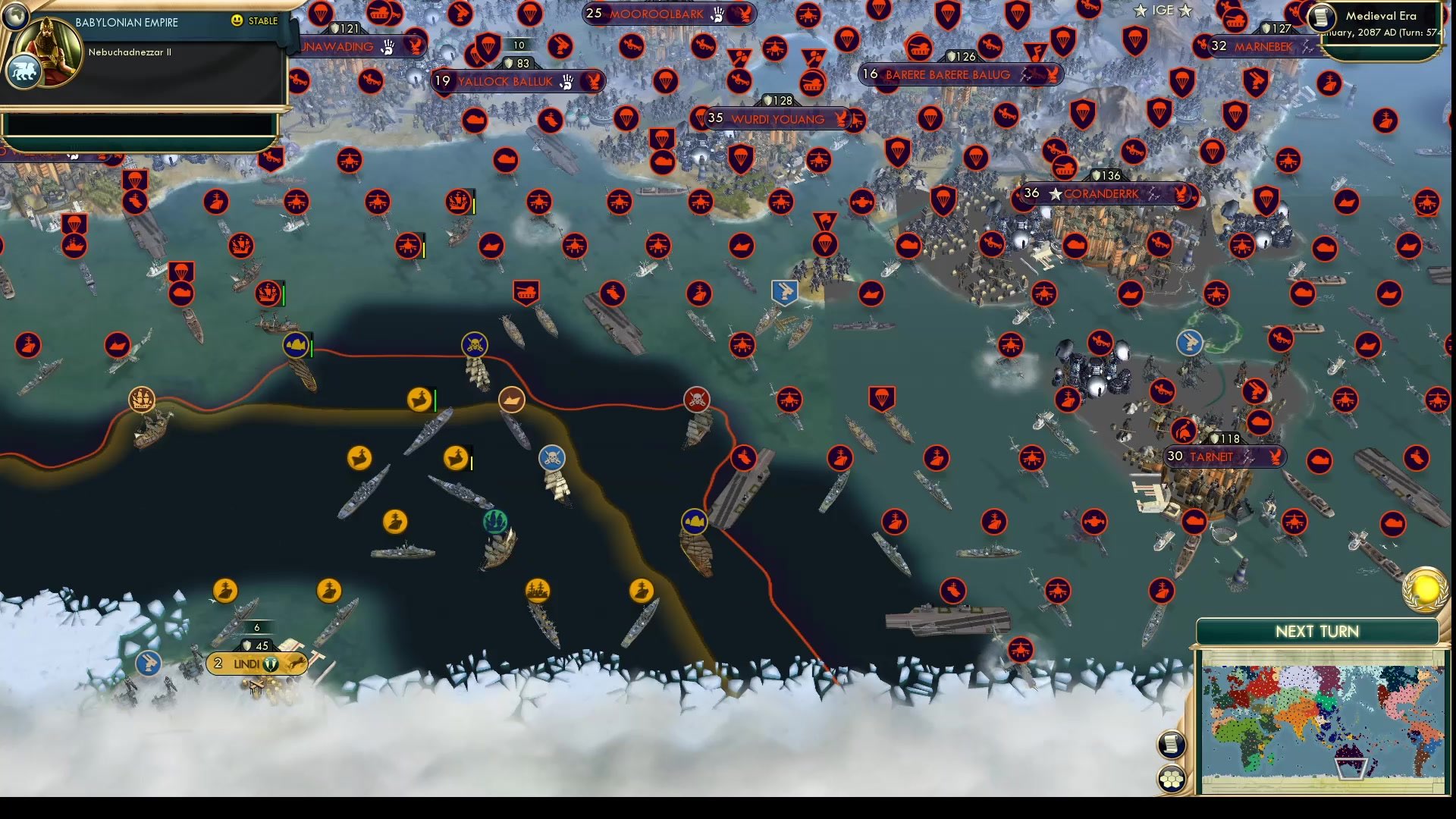Open the IGE label between the two stars
Screen dimensions: 1456x819
pyautogui.click(x=1163, y=11)
